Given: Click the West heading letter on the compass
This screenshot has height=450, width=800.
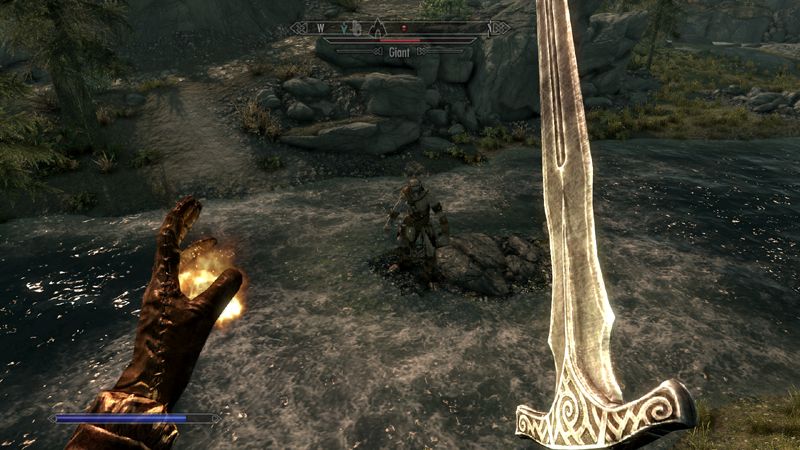Looking at the screenshot, I should click(x=321, y=29).
